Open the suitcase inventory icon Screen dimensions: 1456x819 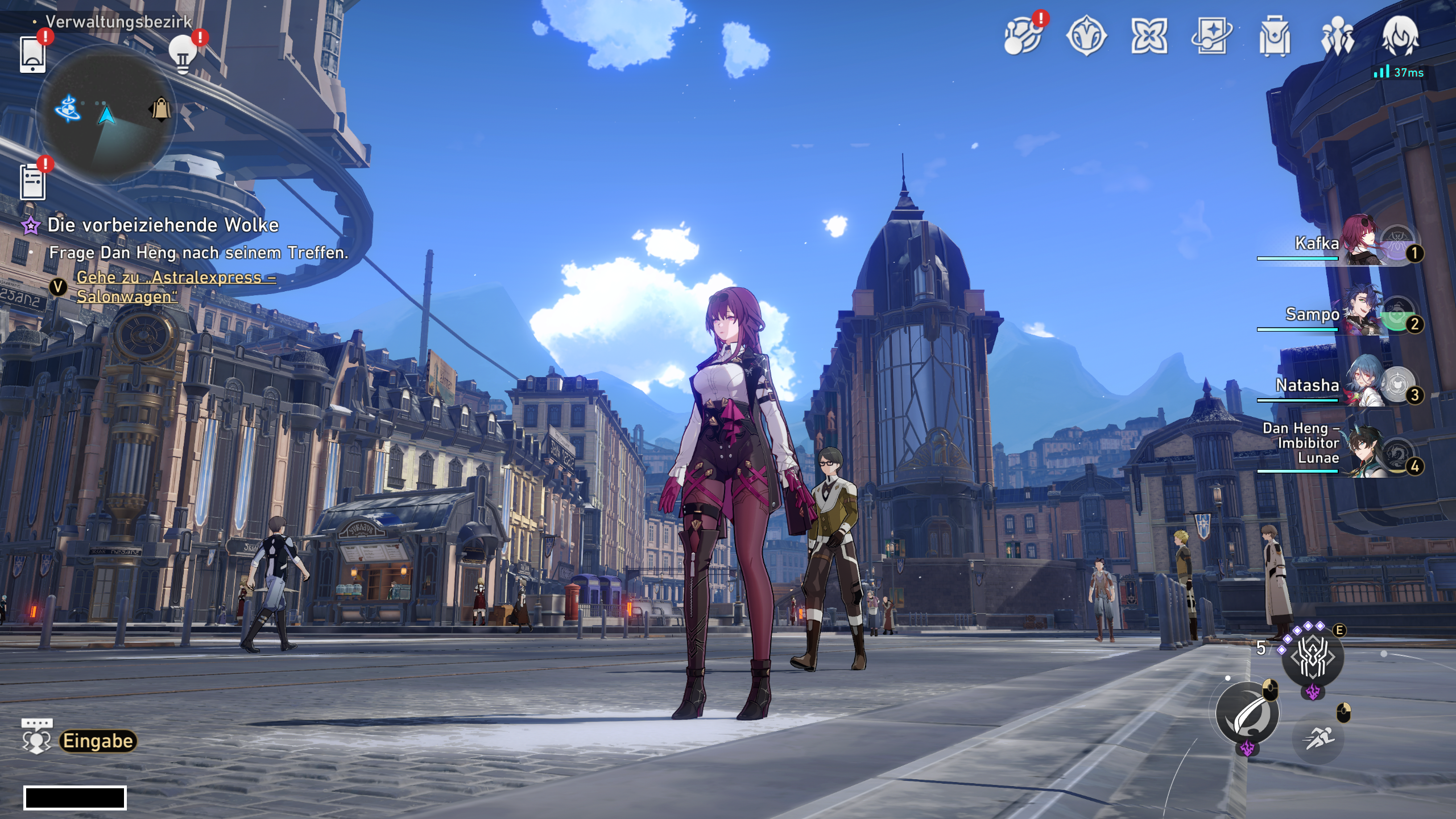click(x=1274, y=36)
